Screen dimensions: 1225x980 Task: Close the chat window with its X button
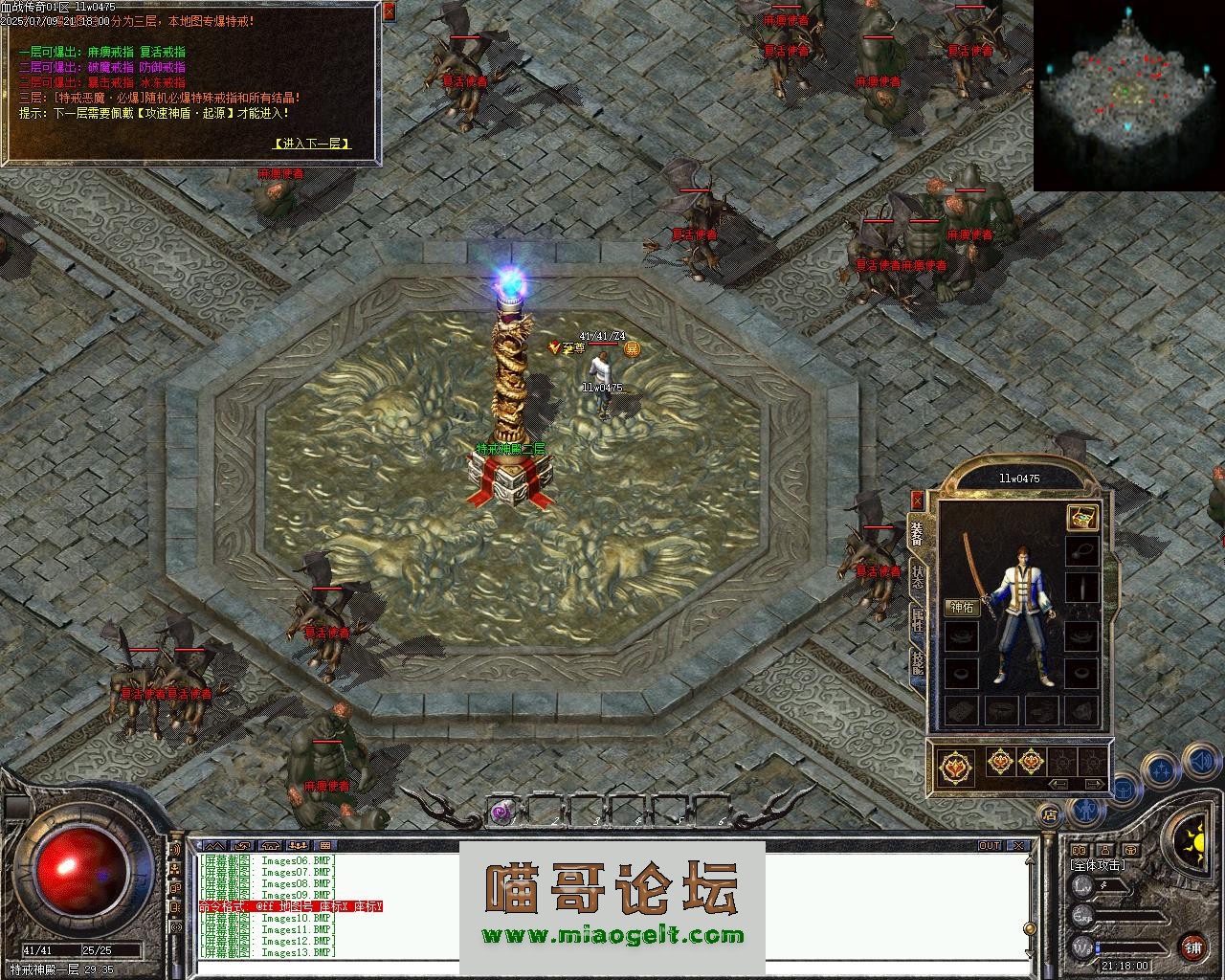coord(1020,846)
